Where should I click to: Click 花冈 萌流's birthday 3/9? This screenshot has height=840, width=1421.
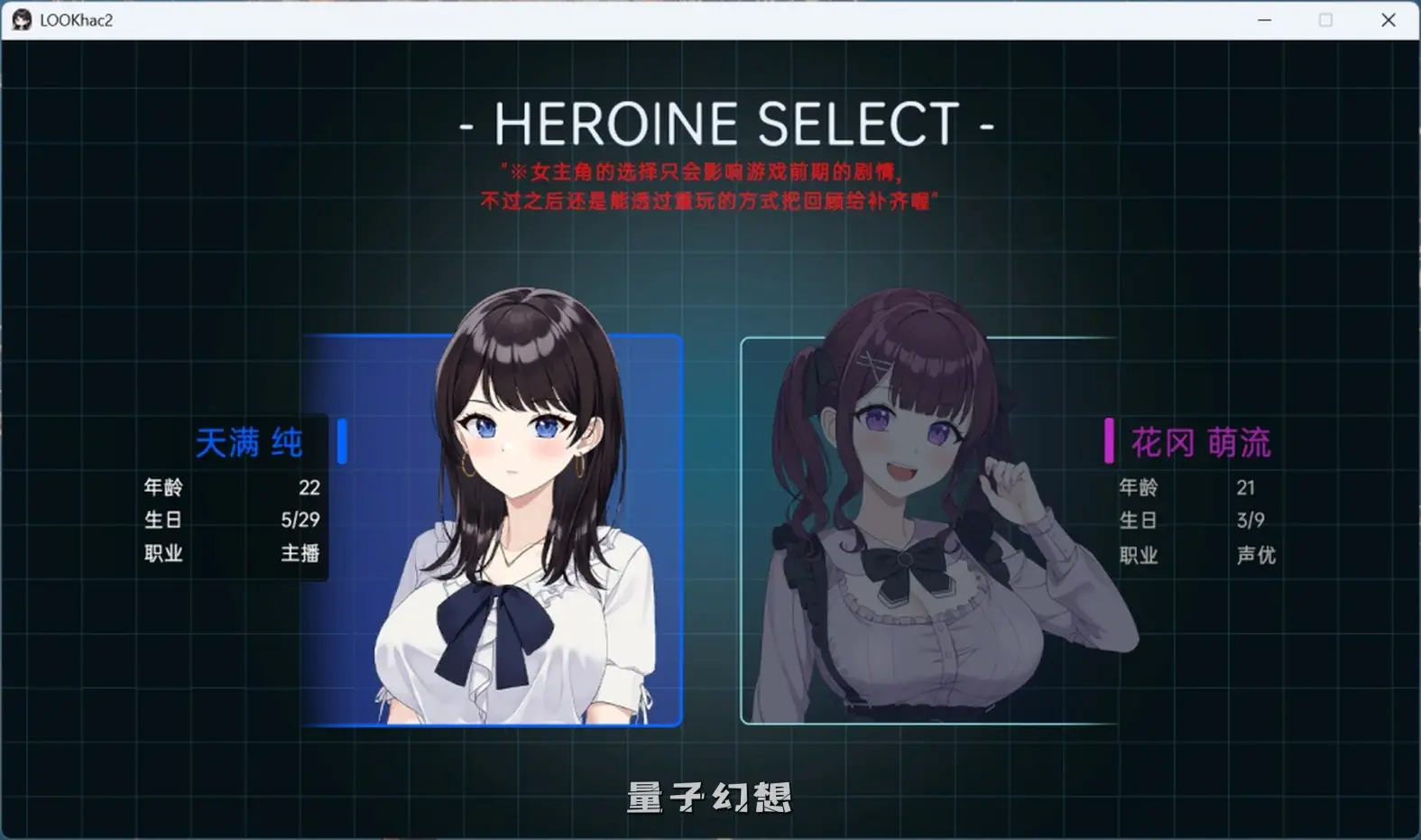pyautogui.click(x=1250, y=521)
